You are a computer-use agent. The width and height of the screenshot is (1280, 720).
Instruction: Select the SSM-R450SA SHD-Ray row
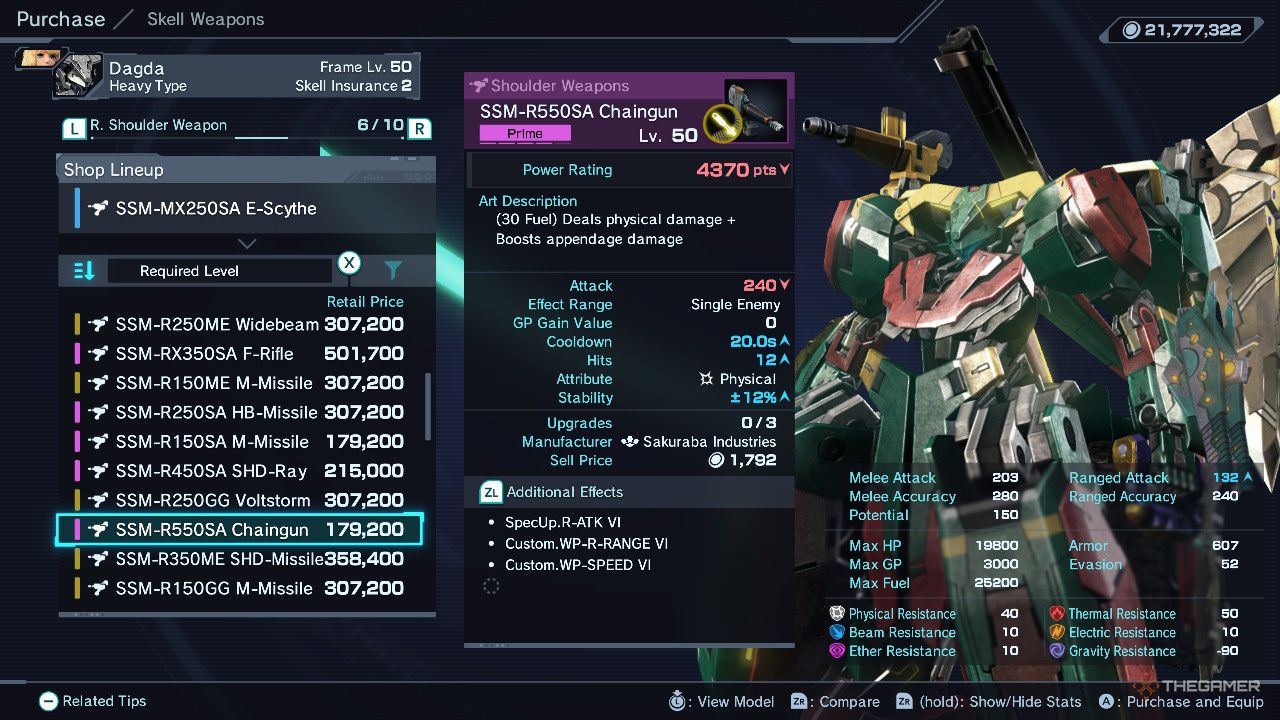(x=240, y=471)
